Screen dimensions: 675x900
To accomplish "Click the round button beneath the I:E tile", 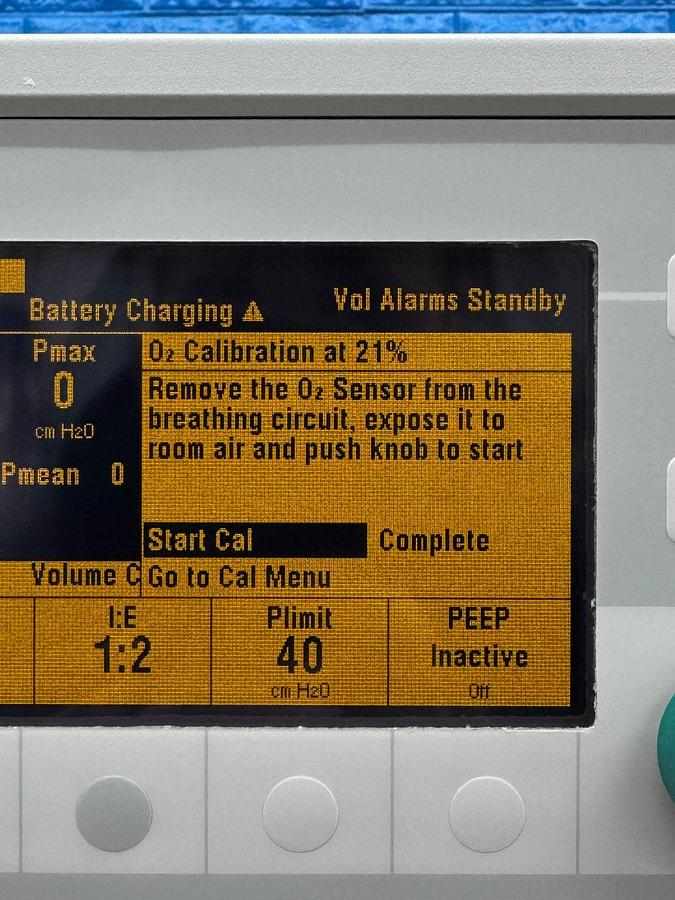I will click(x=114, y=814).
